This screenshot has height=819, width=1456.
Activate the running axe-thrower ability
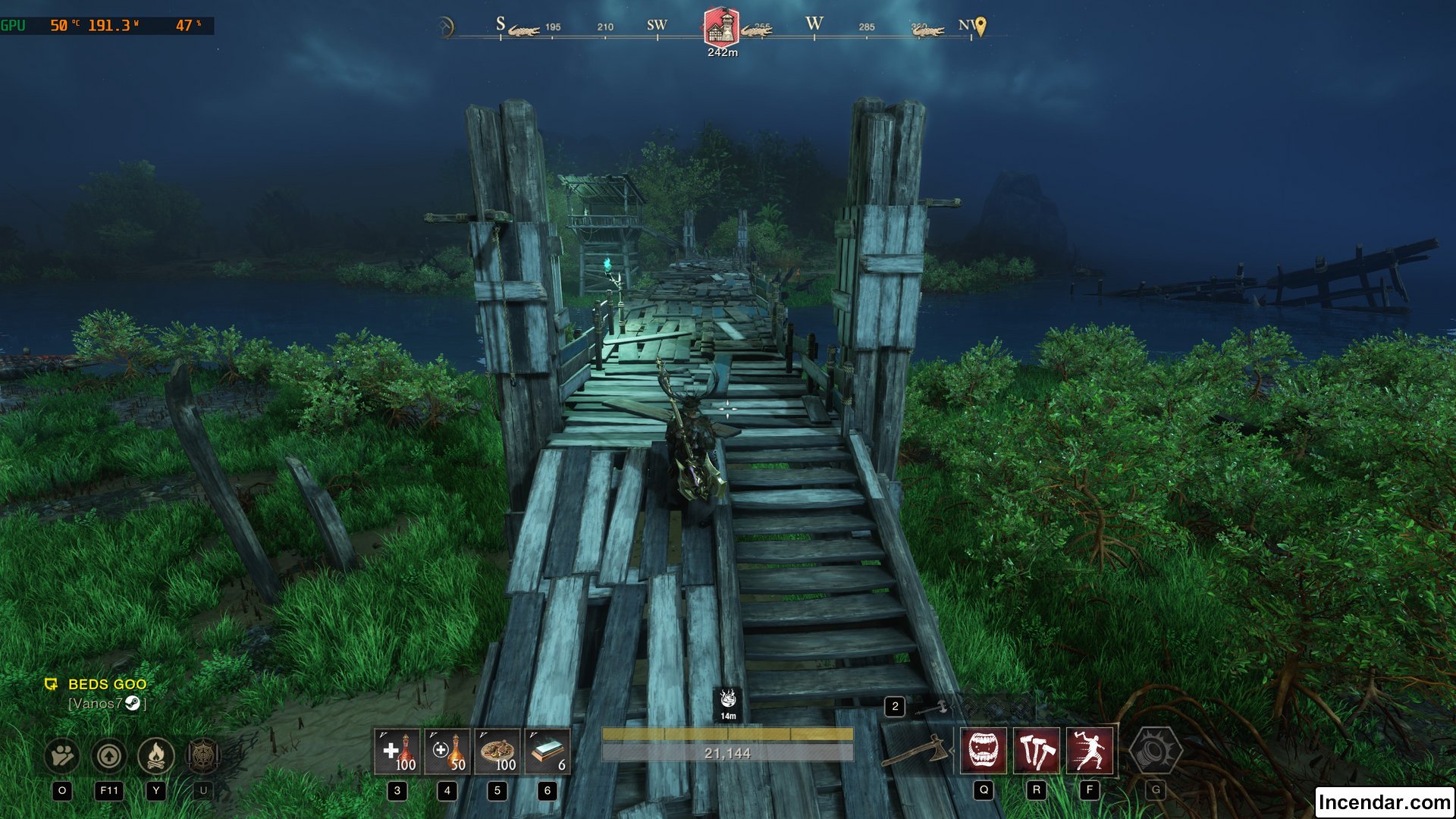pyautogui.click(x=1090, y=751)
